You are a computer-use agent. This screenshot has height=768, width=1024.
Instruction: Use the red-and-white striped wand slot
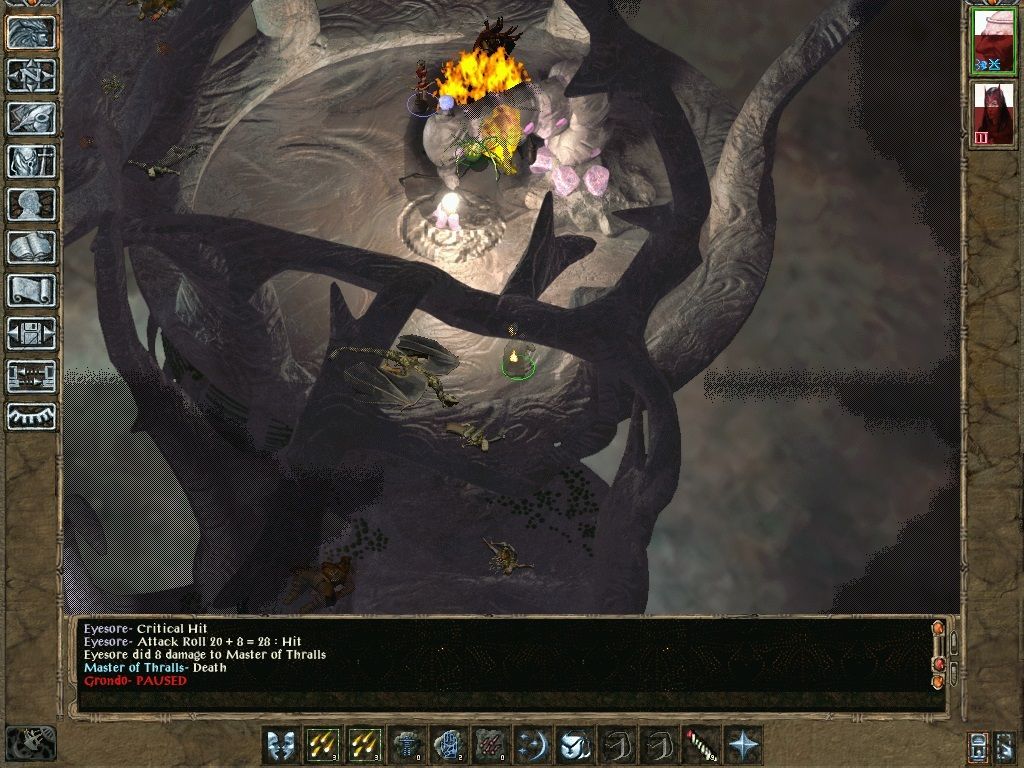[x=701, y=745]
